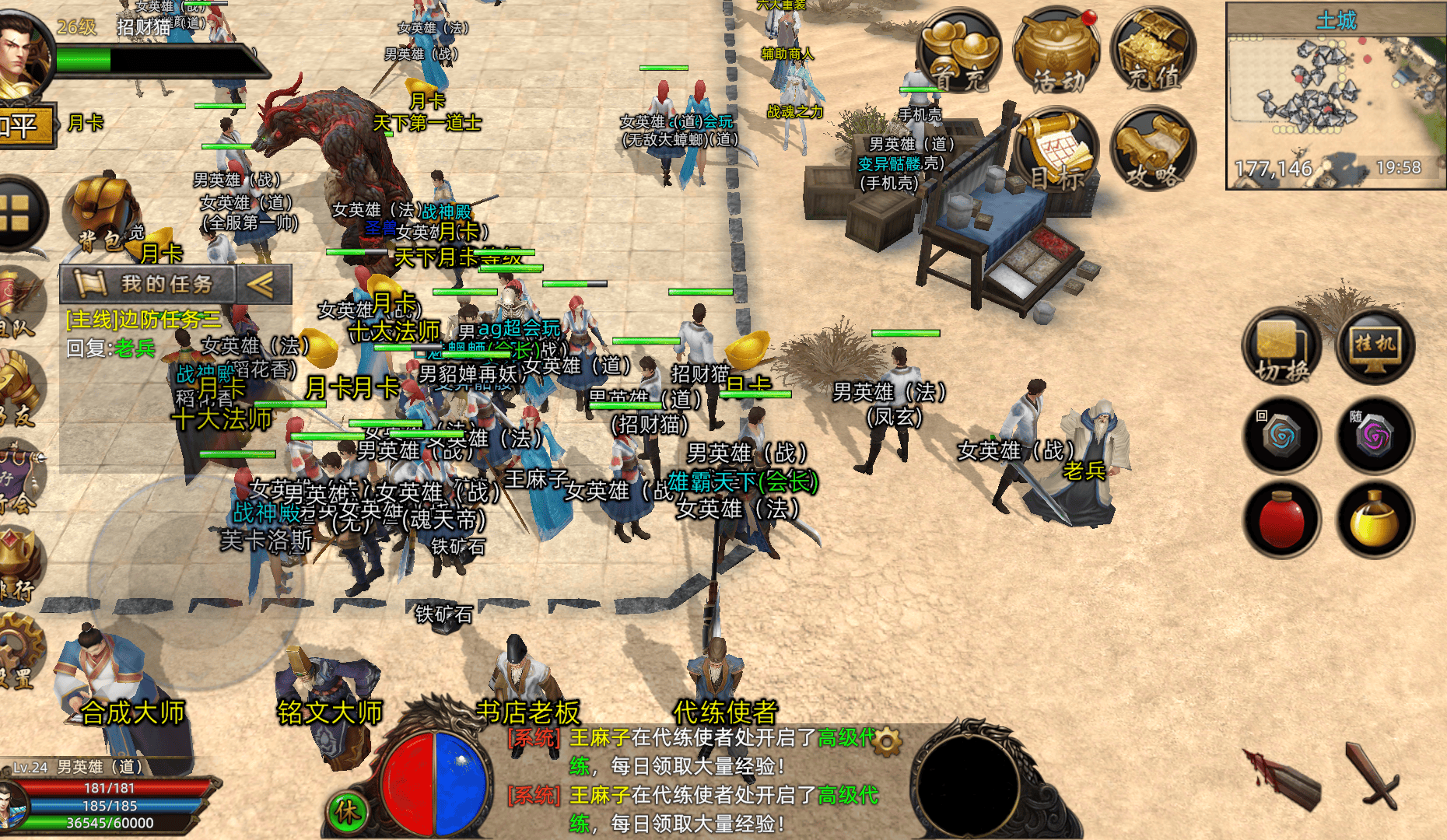Open the 活动 events icon
This screenshot has width=1447, height=840.
pyautogui.click(x=1056, y=53)
